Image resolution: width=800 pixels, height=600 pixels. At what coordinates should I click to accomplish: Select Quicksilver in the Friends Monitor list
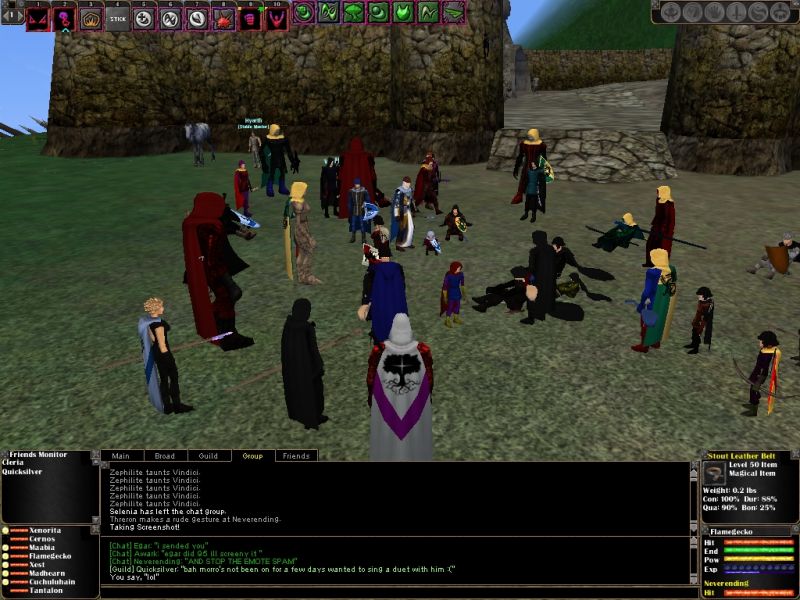[22, 474]
